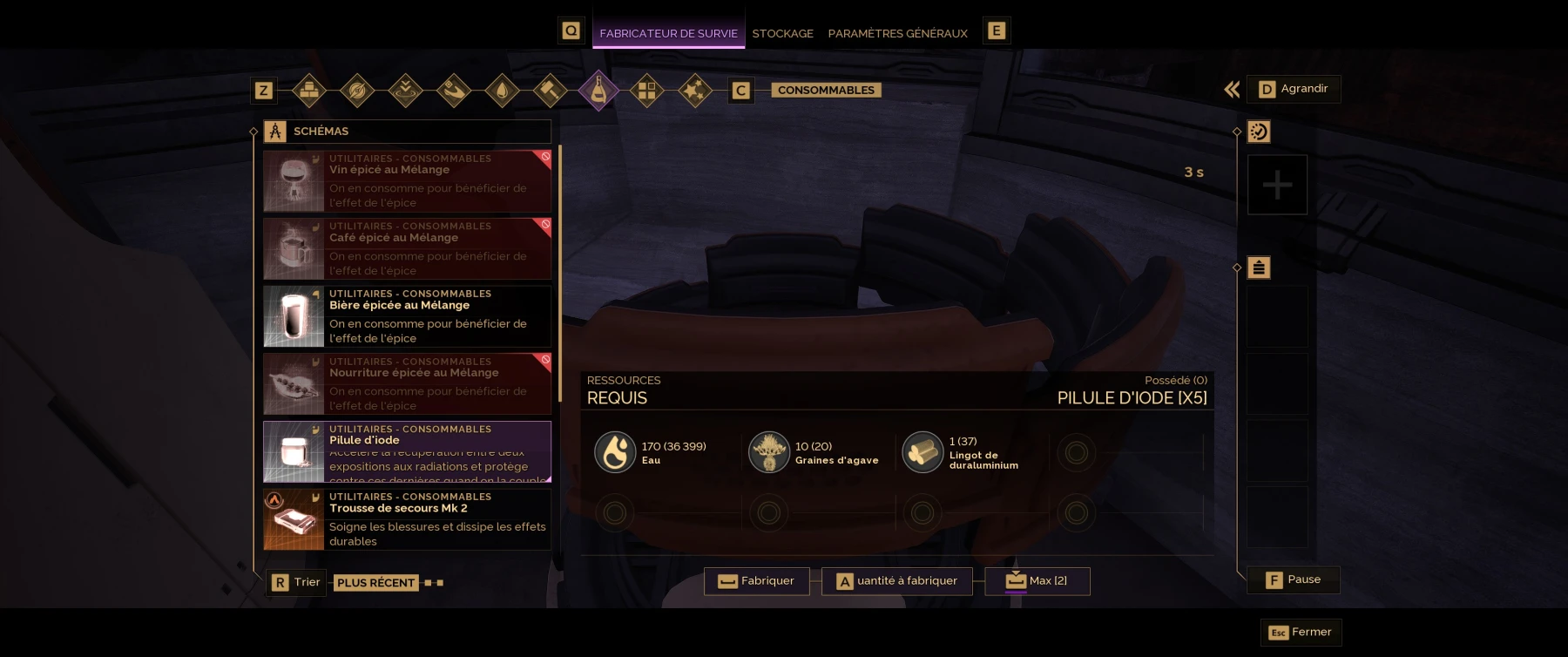
Task: Close the menu with Fermer
Action: [1301, 633]
